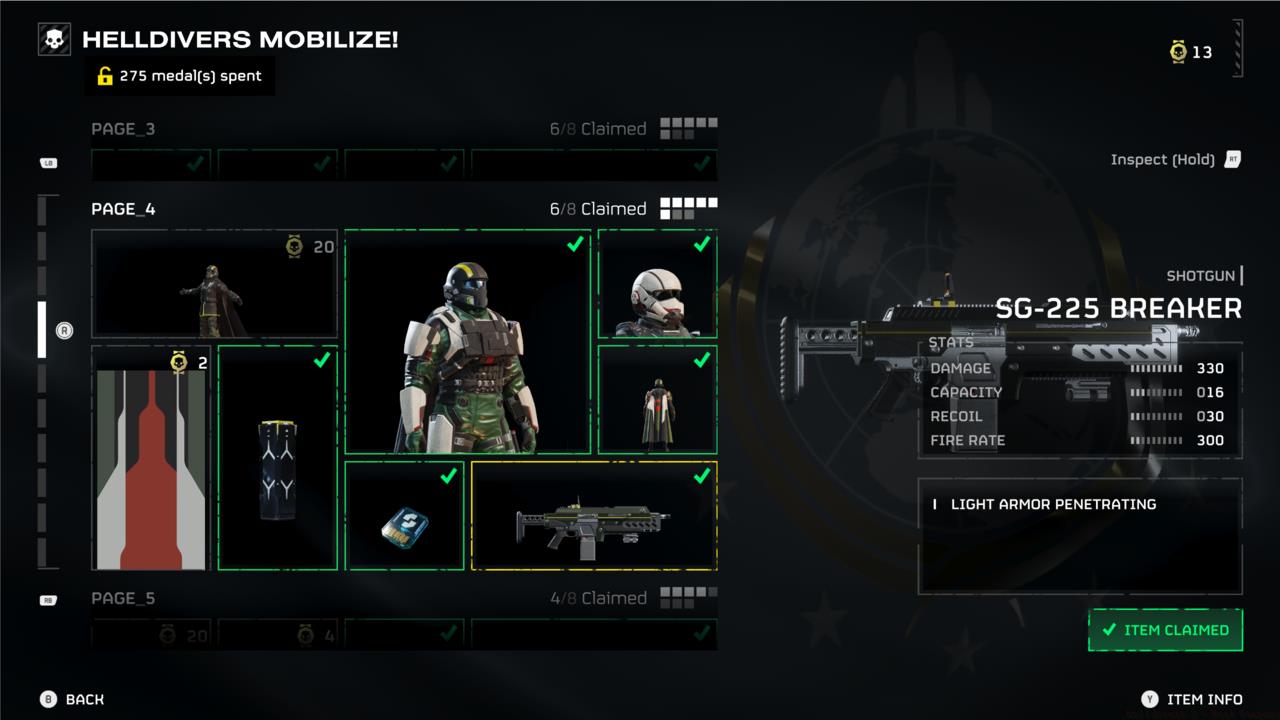Click the page scrollbar indicator on the left
This screenshot has height=720, width=1280.
point(42,330)
